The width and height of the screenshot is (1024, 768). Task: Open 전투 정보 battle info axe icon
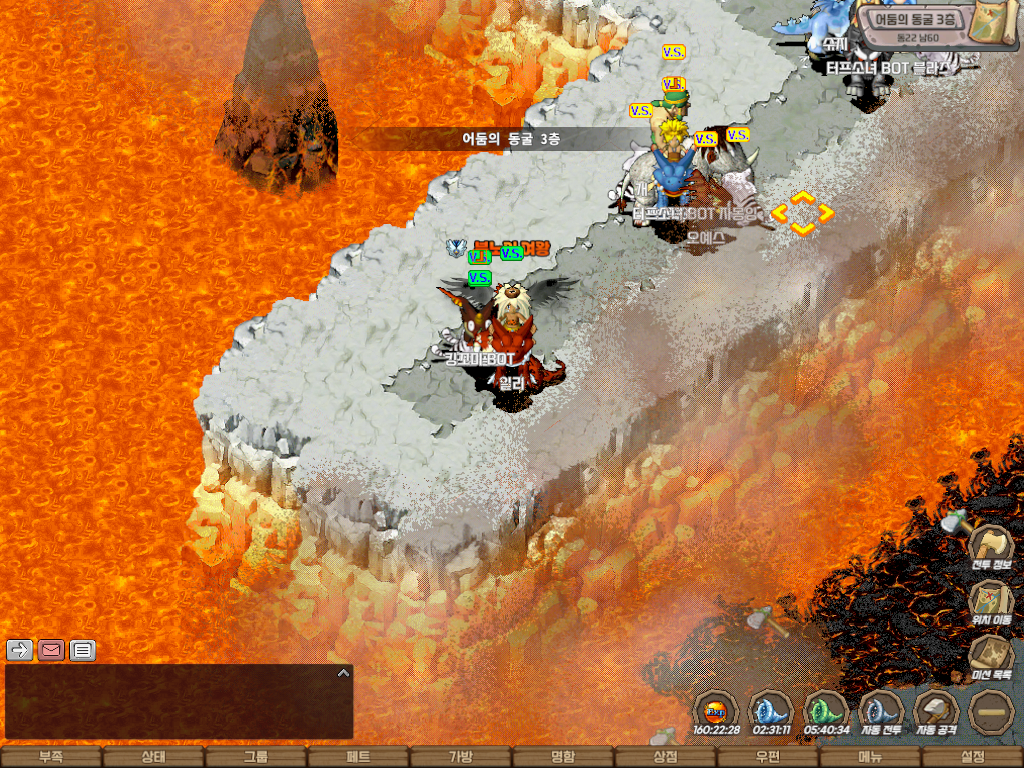(991, 547)
